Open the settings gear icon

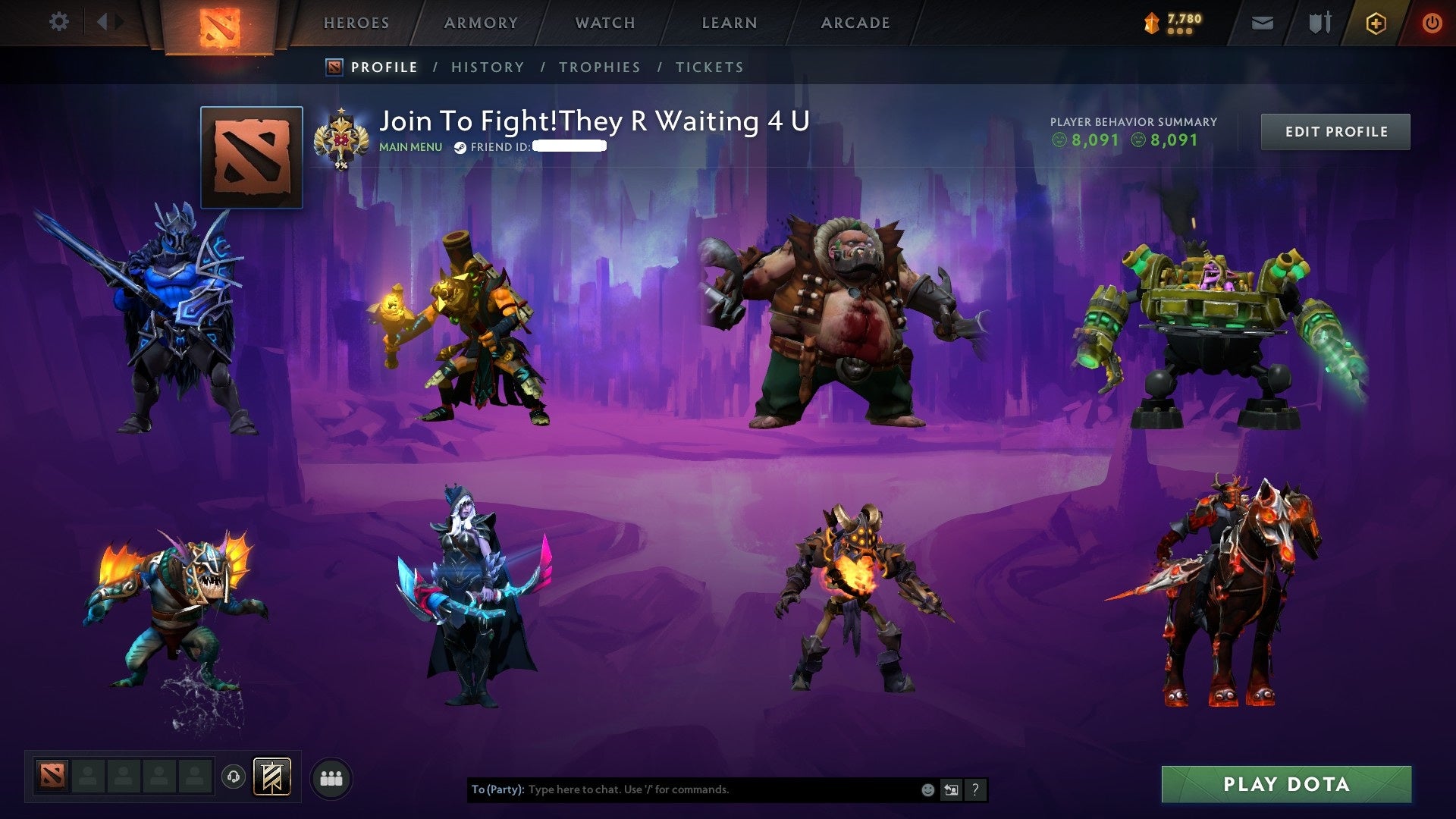pos(58,22)
